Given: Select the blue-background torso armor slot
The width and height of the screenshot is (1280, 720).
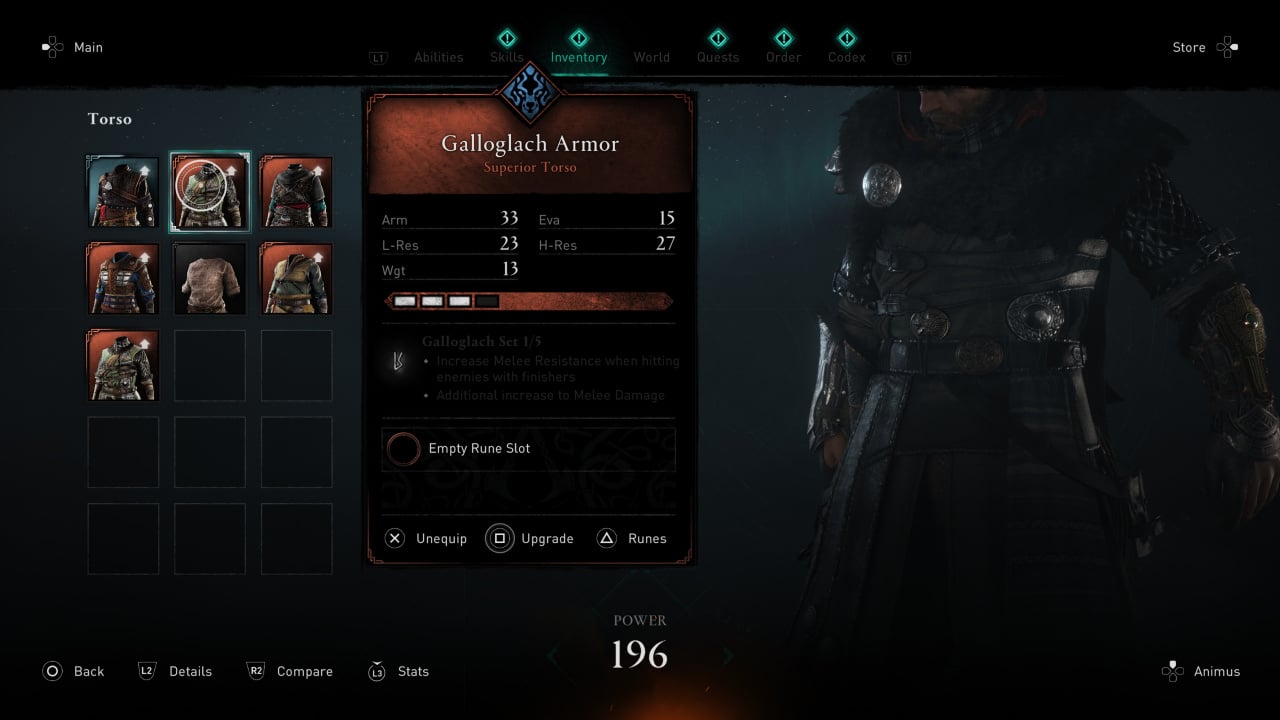Looking at the screenshot, I should tap(123, 192).
